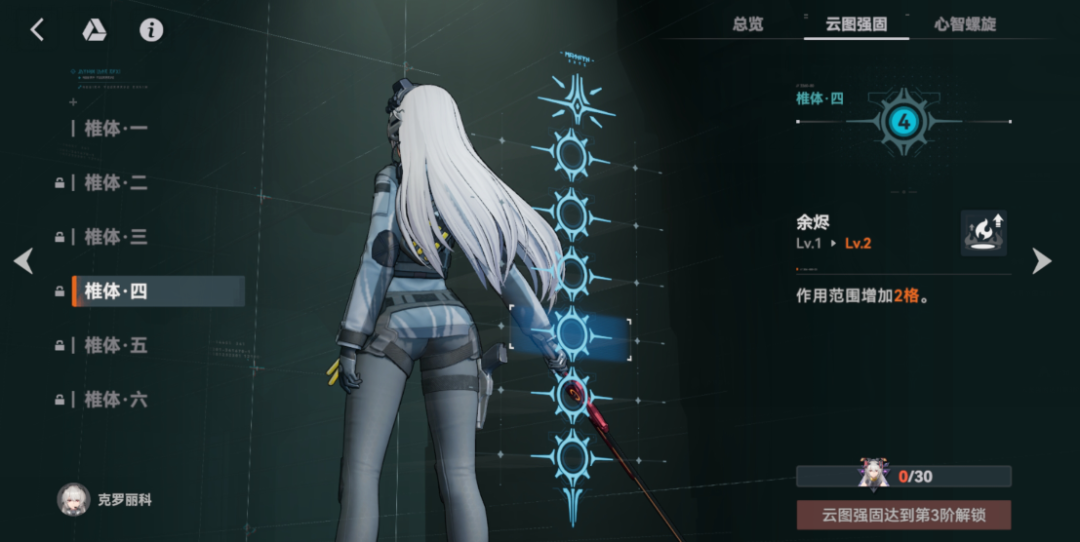Switch to previous character with left arrow

point(23,262)
